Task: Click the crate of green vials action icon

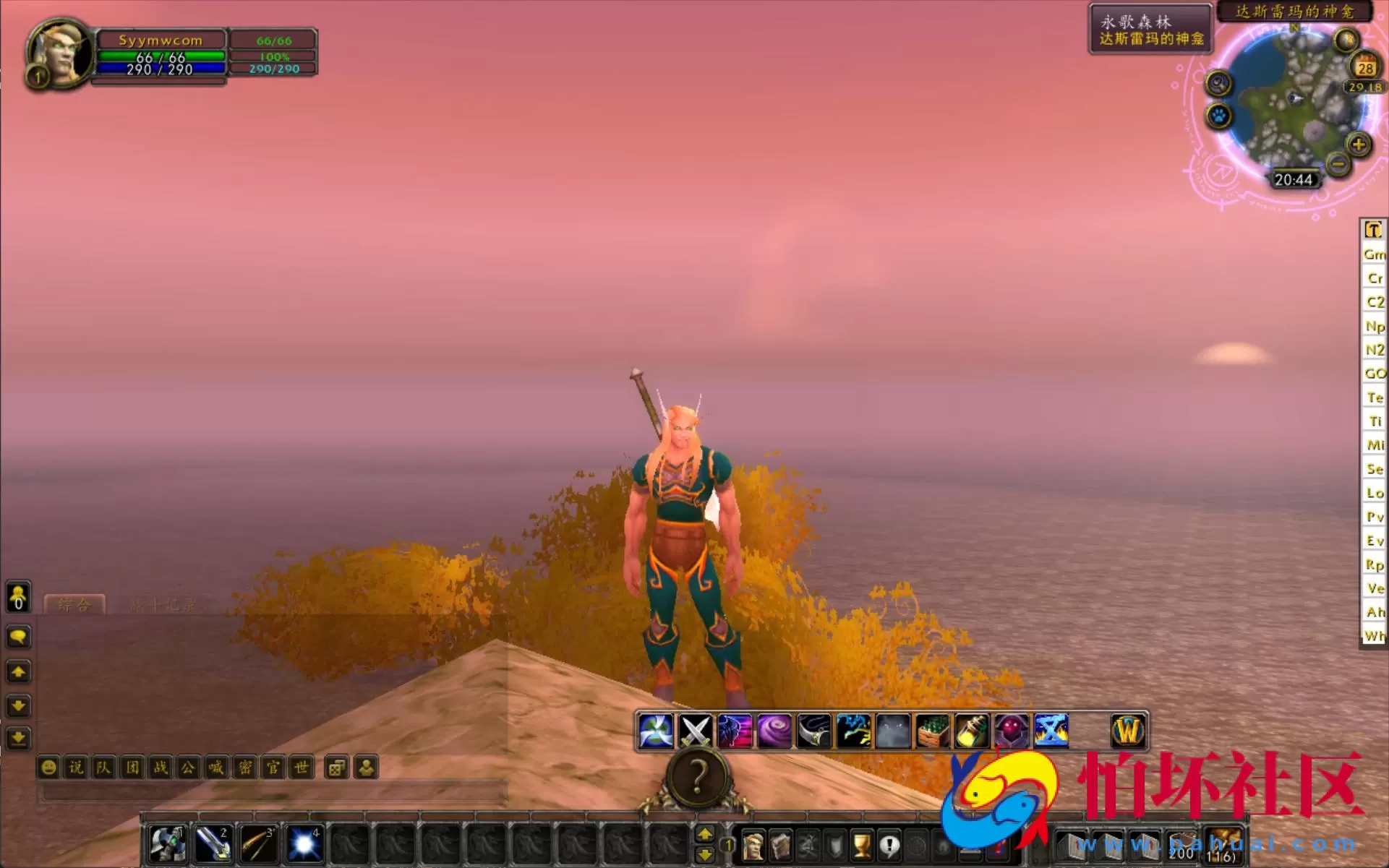Action: click(934, 731)
